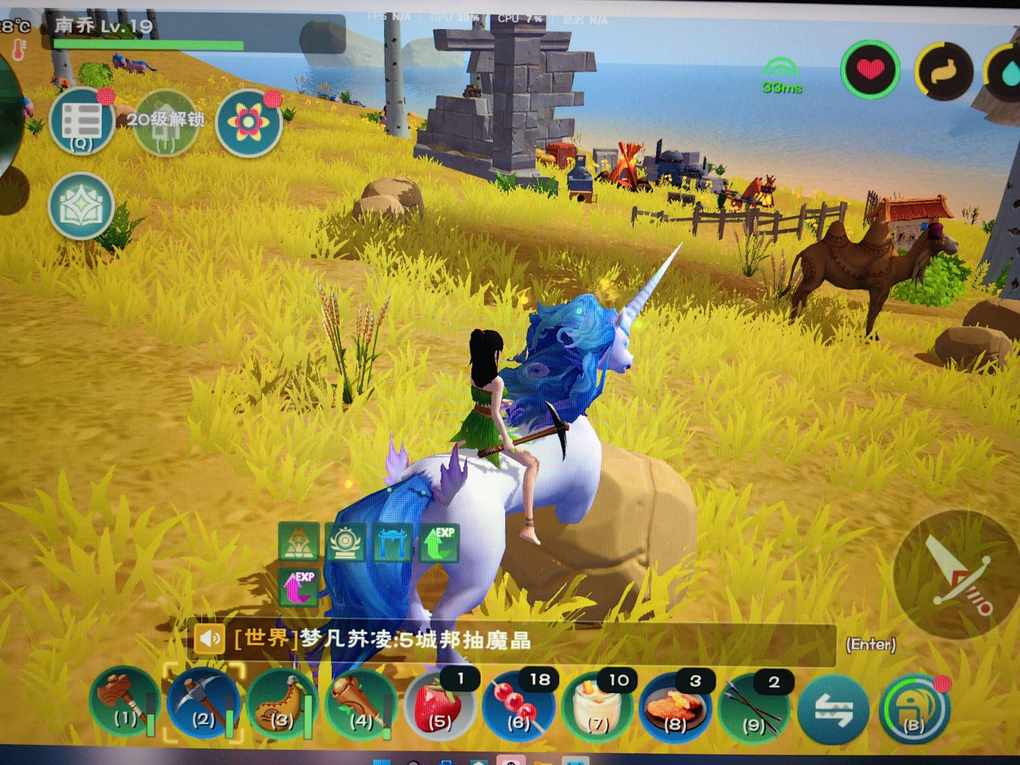Choose the milk drink hotbar slot
The image size is (1020, 765).
coord(598,705)
